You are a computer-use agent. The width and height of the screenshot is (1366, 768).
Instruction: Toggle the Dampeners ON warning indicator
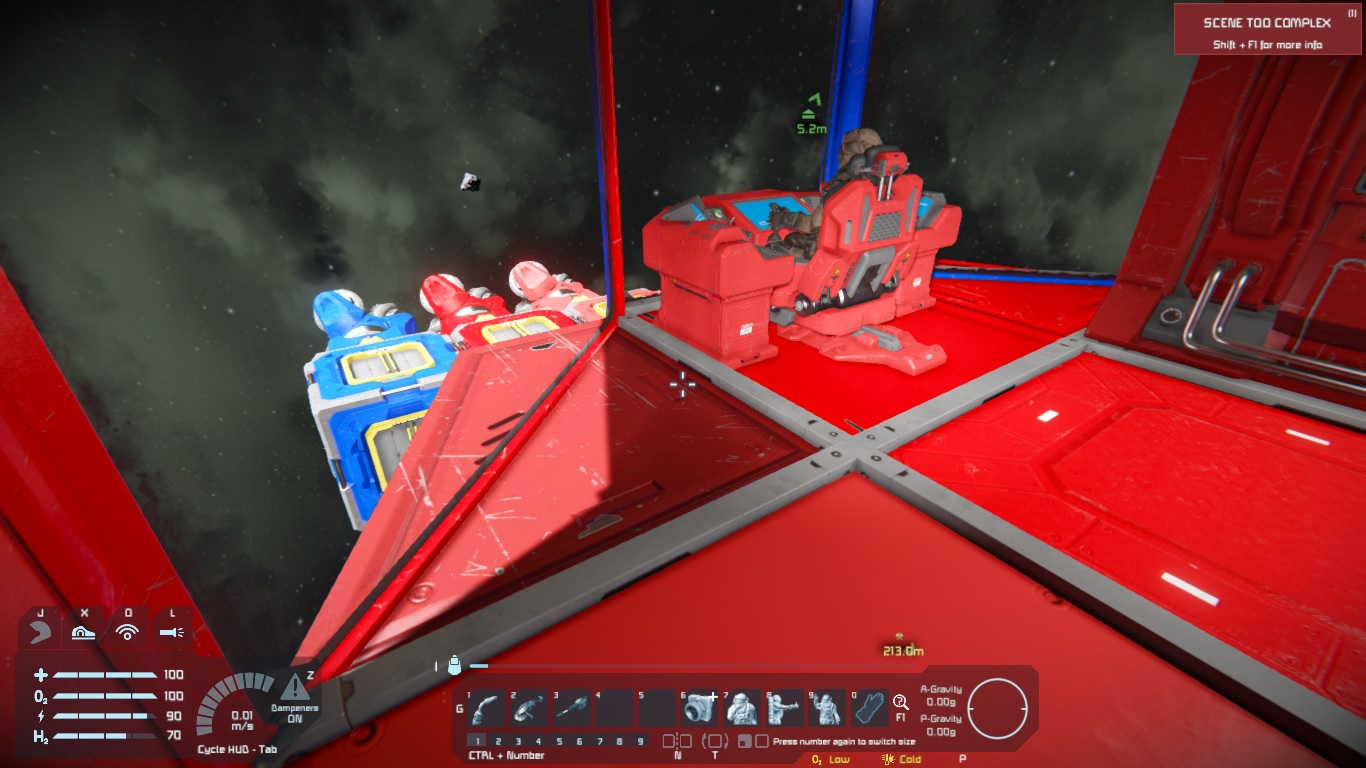[294, 689]
